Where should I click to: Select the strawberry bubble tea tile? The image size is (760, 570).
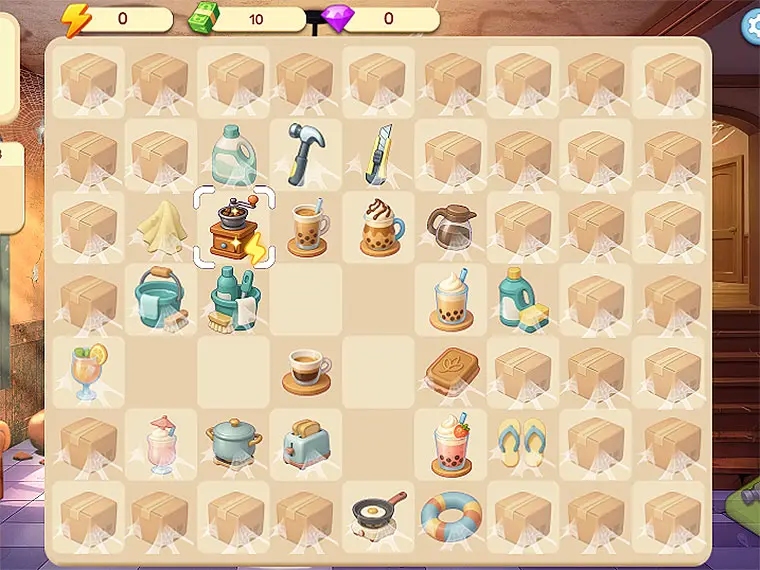(450, 444)
